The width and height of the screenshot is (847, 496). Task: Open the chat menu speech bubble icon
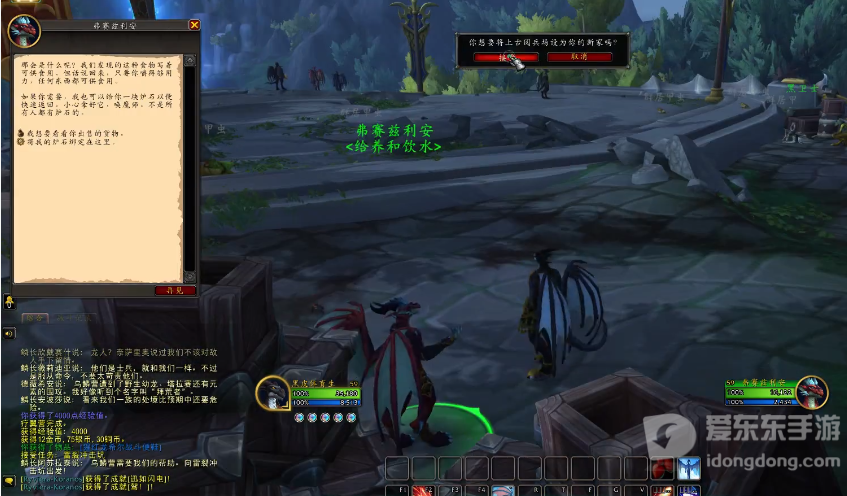(x=9, y=481)
